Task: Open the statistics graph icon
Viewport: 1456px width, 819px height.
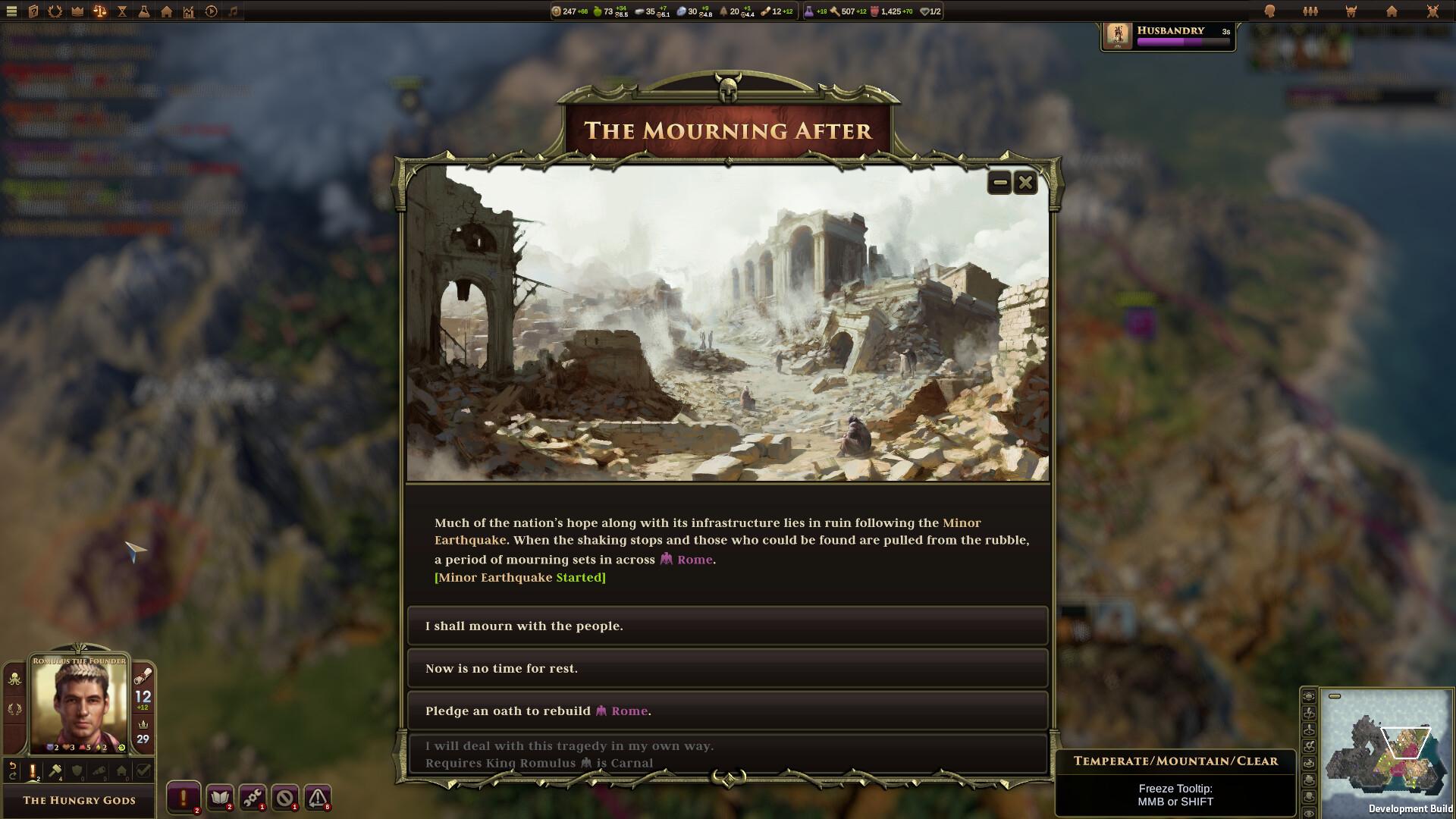Action: pos(187,11)
